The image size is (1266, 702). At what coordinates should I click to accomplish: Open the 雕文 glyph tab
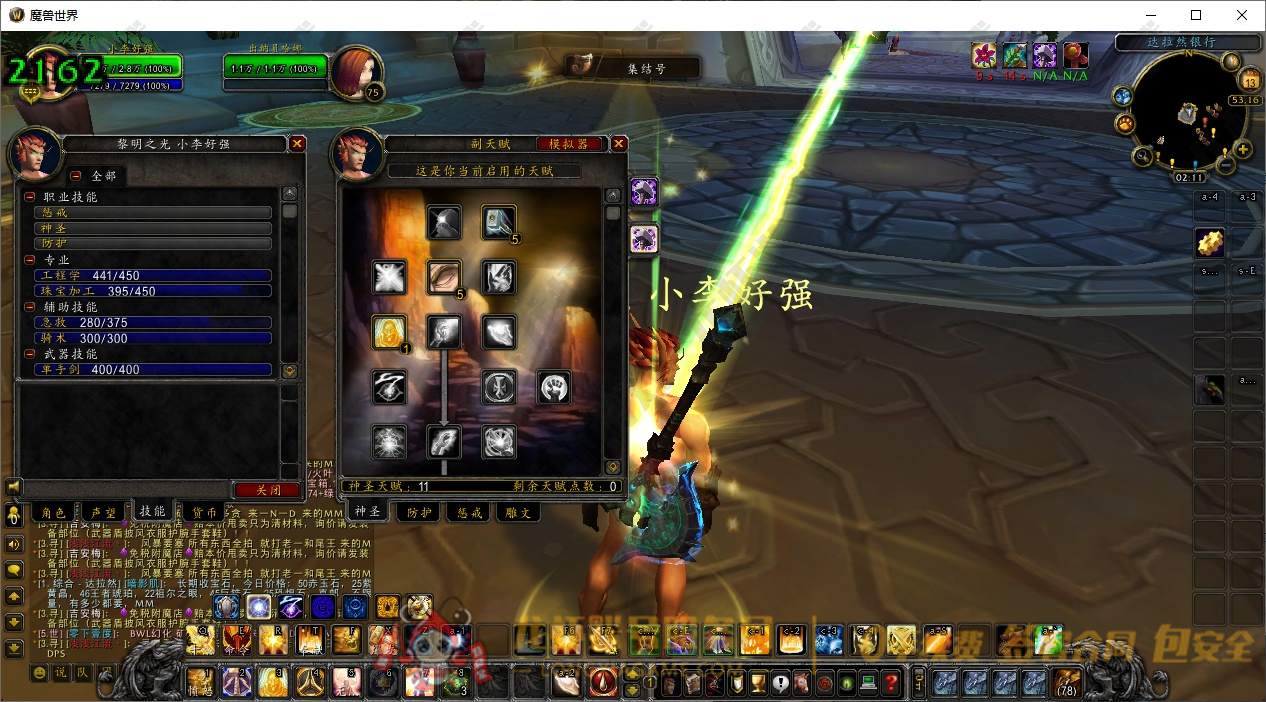519,512
